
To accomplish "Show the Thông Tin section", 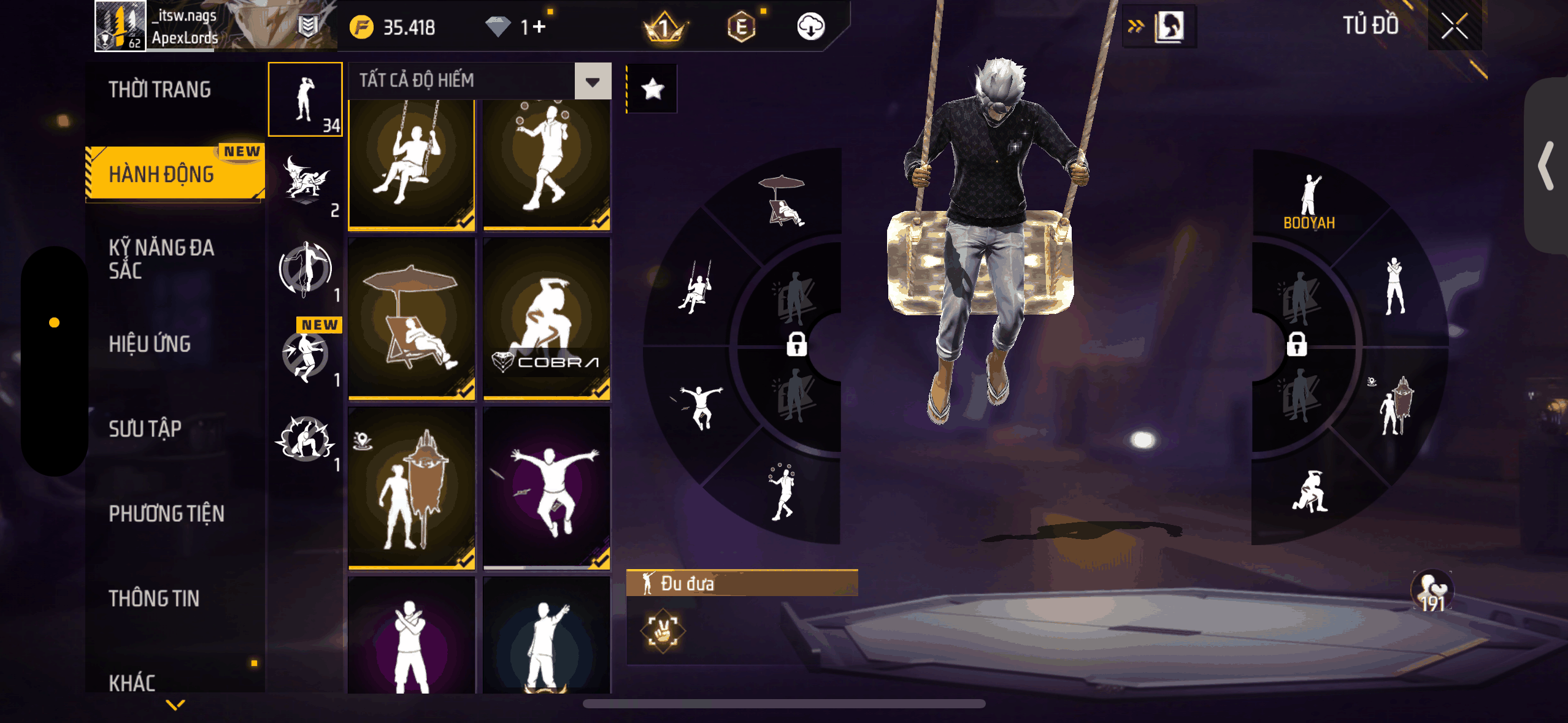I will 154,598.
